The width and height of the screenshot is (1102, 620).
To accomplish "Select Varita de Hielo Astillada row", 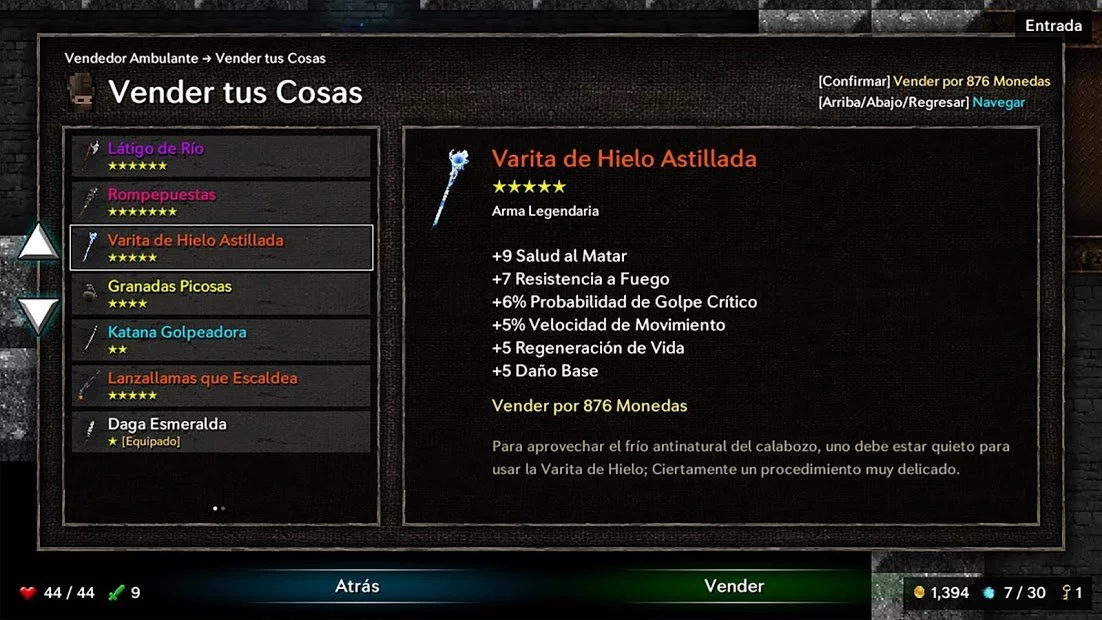I will pos(221,248).
